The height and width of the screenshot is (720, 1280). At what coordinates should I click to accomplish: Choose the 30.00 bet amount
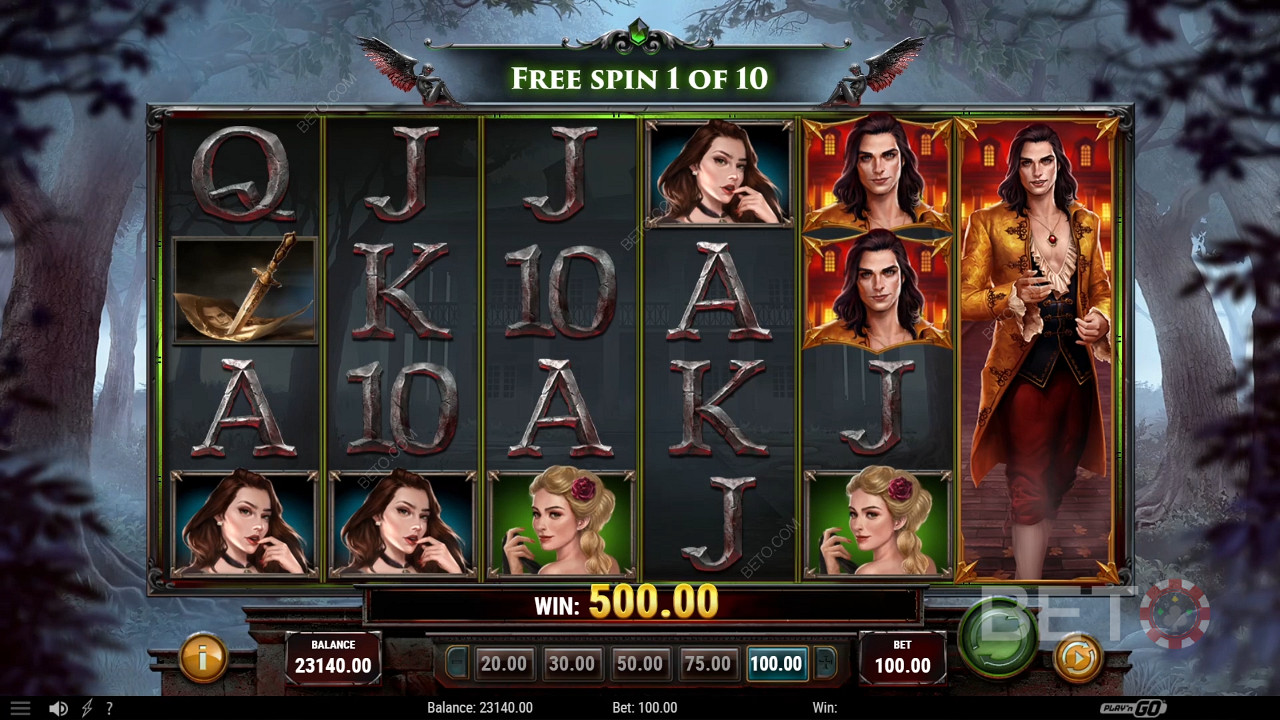coord(571,663)
